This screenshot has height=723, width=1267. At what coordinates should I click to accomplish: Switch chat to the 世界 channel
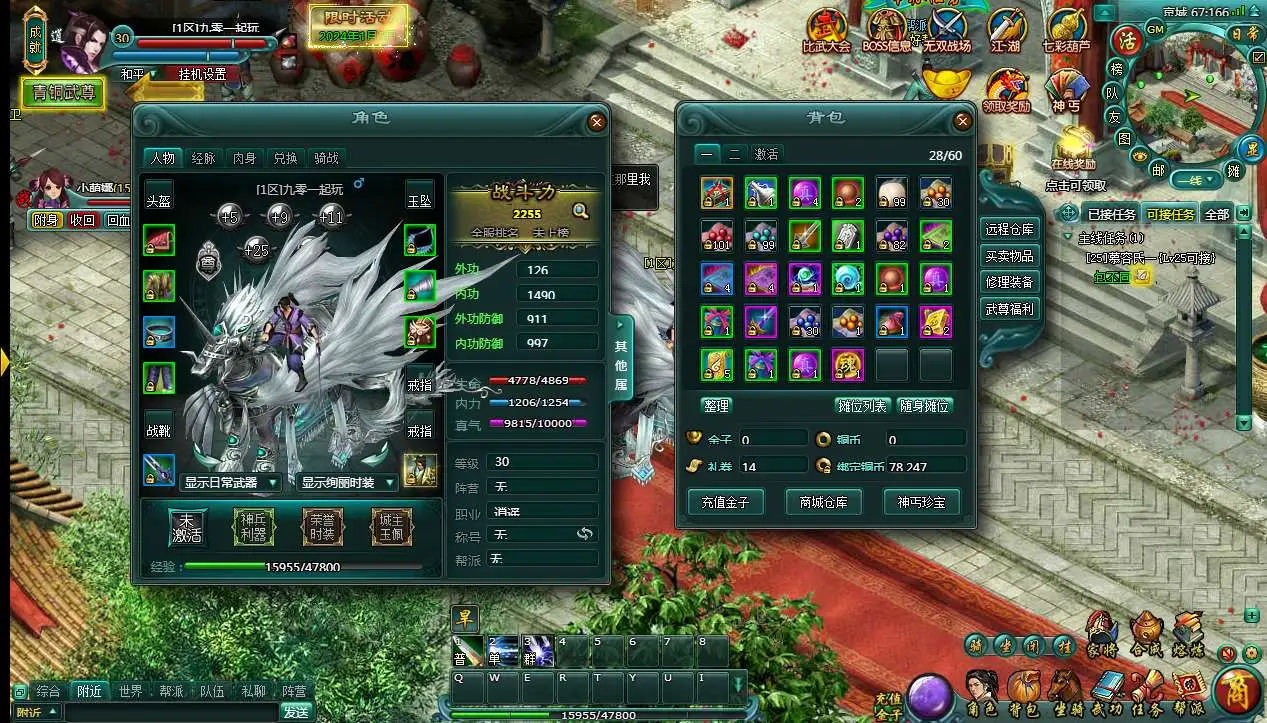click(x=130, y=691)
